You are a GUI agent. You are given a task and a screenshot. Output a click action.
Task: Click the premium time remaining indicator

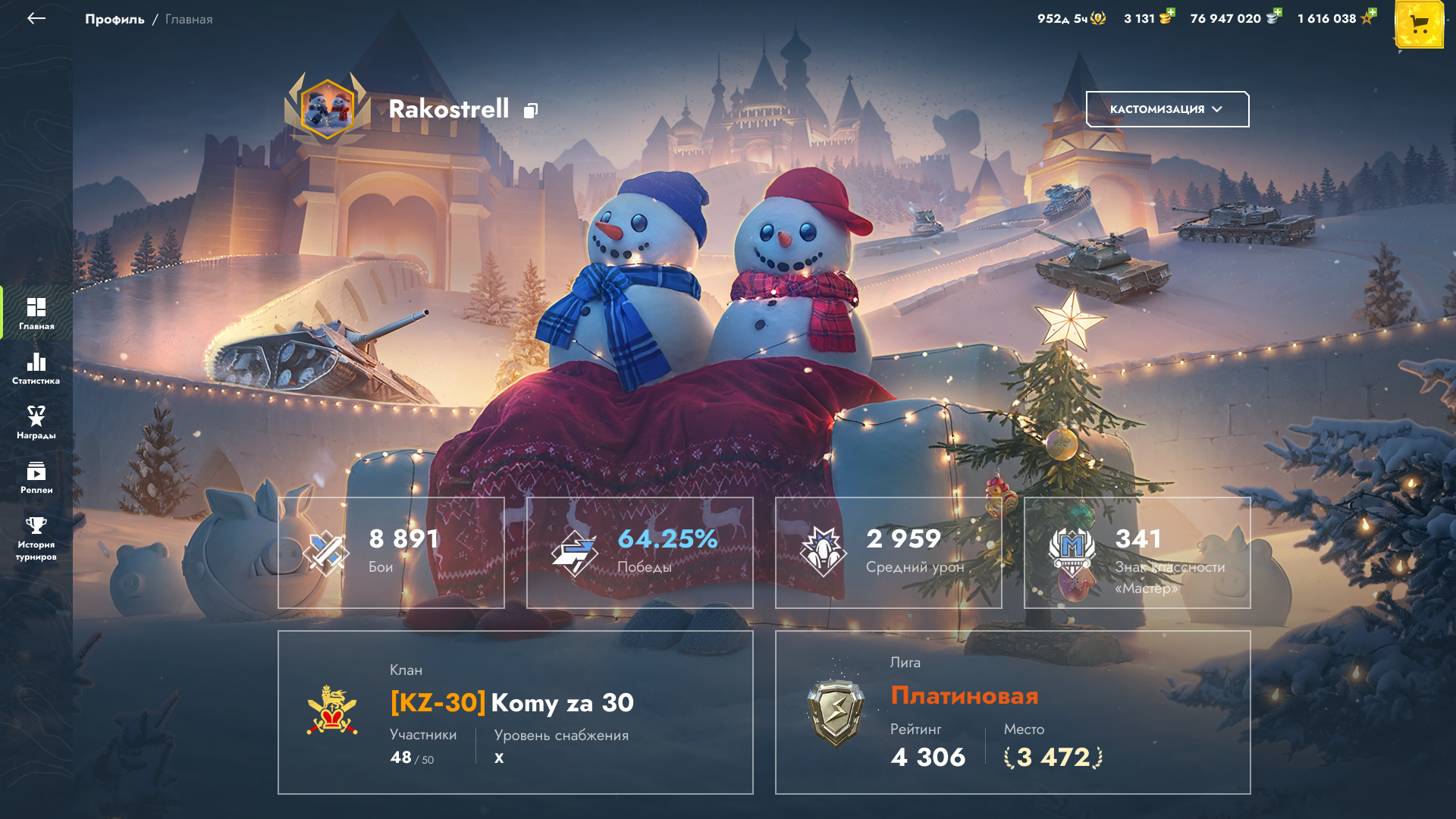click(1071, 18)
